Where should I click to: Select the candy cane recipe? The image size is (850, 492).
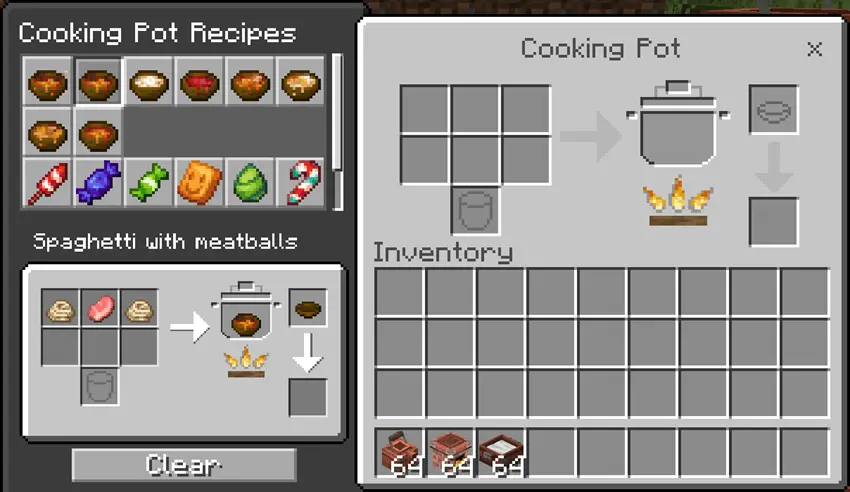(300, 183)
